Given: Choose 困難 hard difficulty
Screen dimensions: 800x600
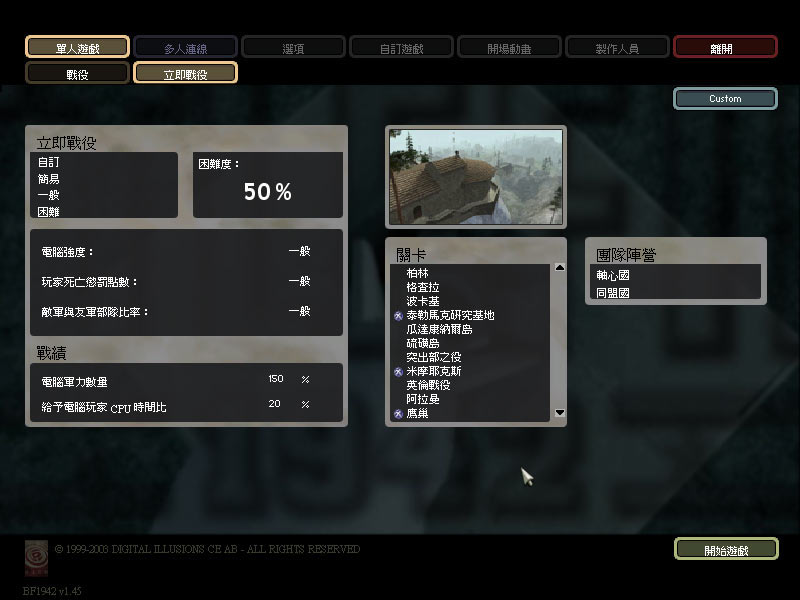Looking at the screenshot, I should pyautogui.click(x=49, y=211).
